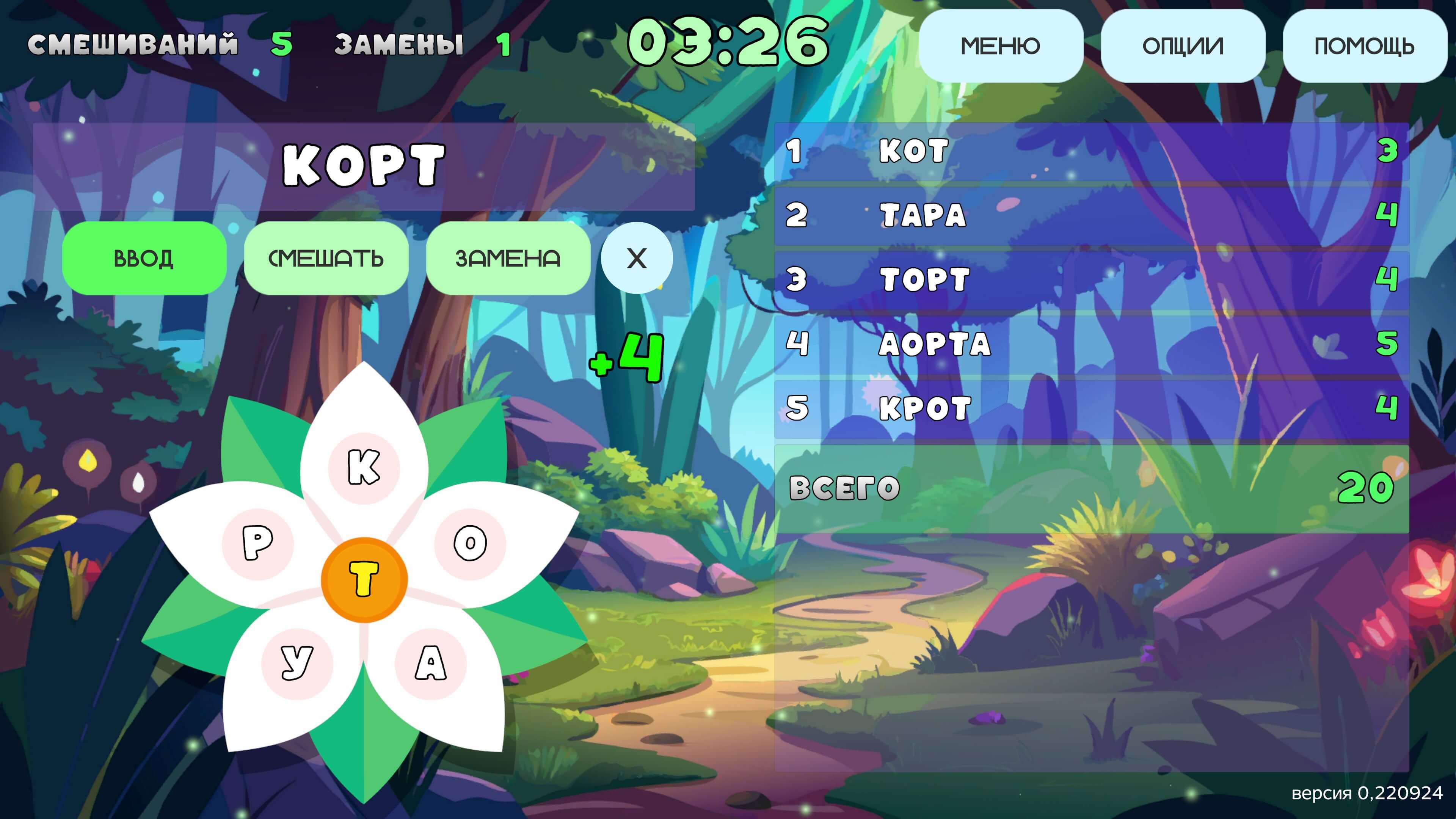
Task: Submit the word with ВВОД
Action: (144, 258)
